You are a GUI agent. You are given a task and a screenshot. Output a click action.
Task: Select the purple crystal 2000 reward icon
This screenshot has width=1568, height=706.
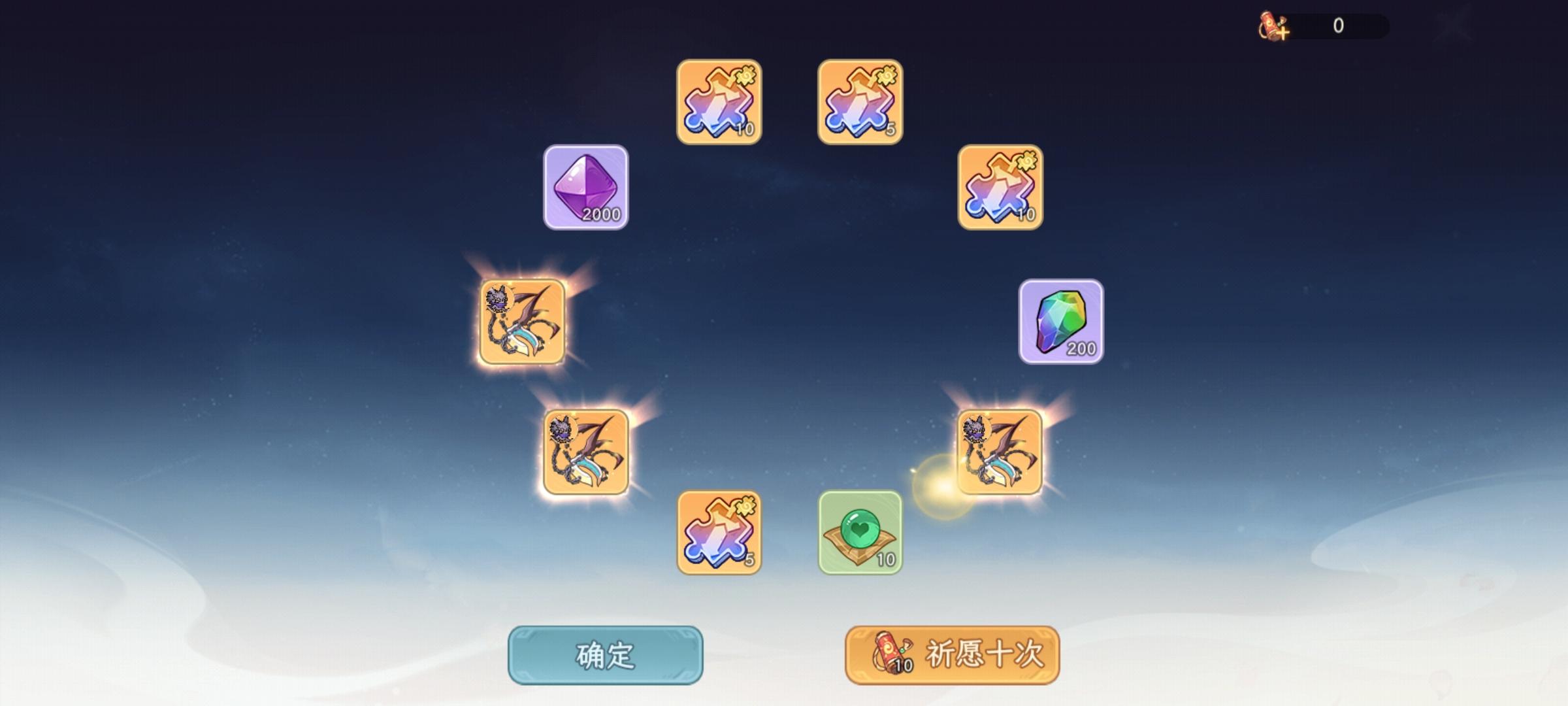click(586, 188)
